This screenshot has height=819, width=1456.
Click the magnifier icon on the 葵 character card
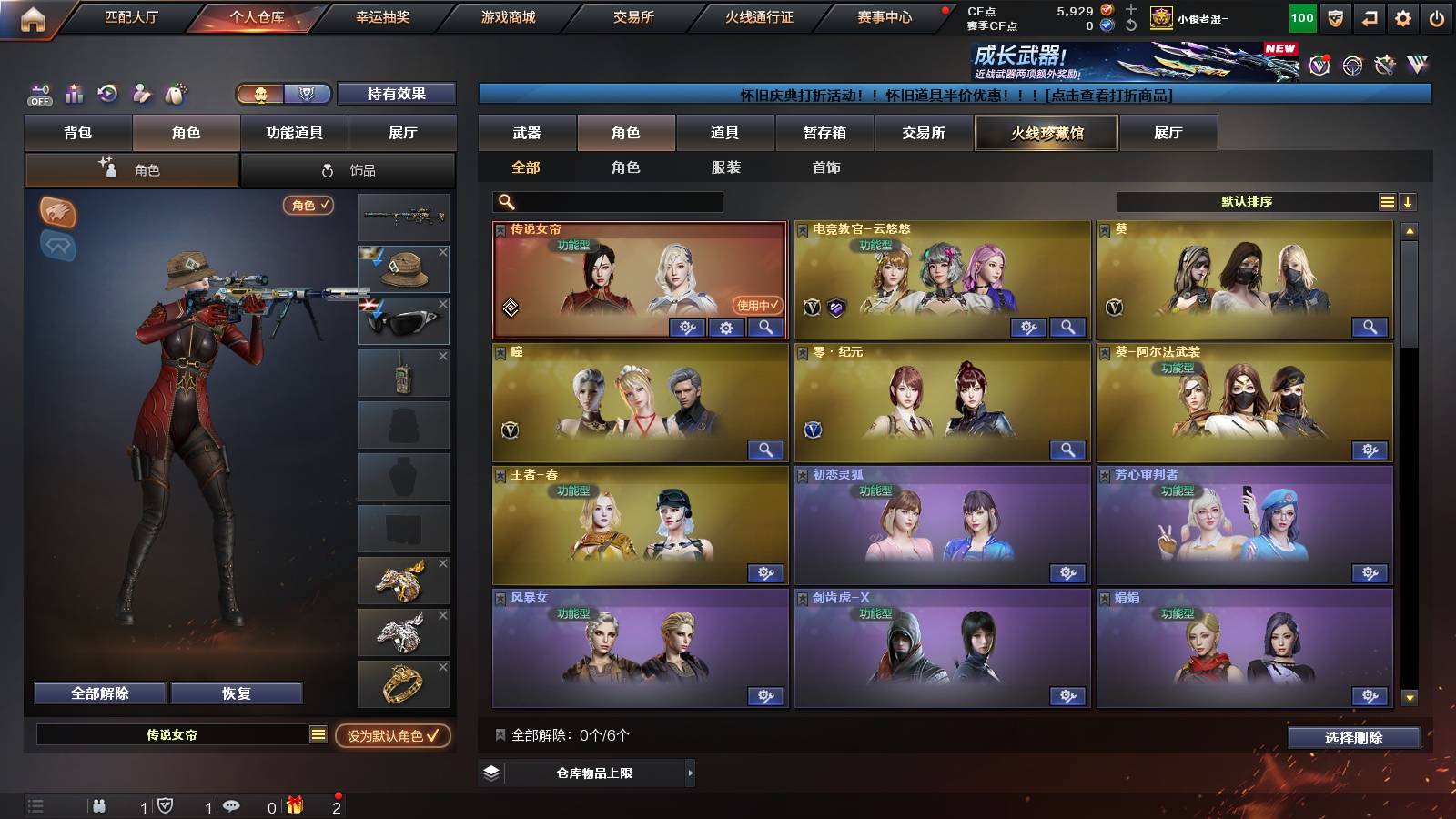coord(1369,327)
